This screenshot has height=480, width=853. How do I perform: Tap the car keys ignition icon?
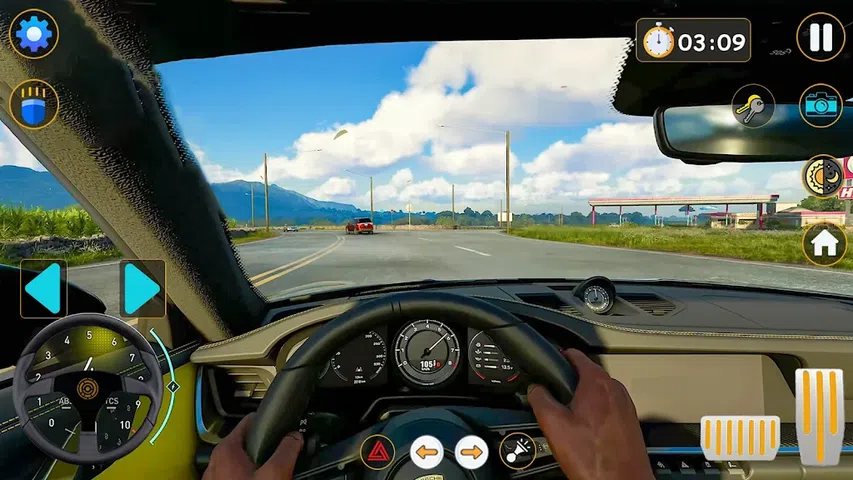click(x=753, y=105)
